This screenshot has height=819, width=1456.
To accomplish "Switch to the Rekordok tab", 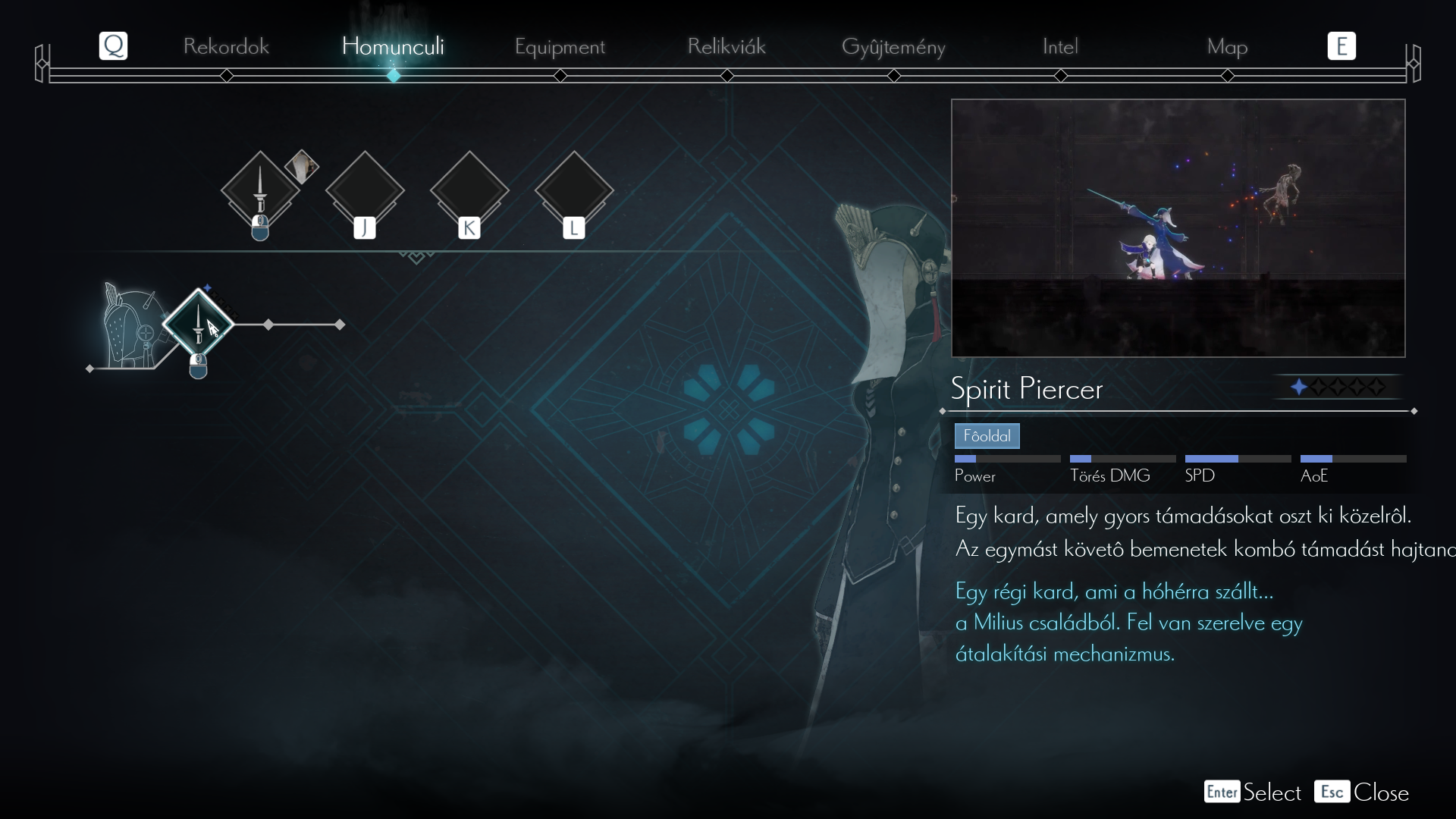I will [x=226, y=46].
